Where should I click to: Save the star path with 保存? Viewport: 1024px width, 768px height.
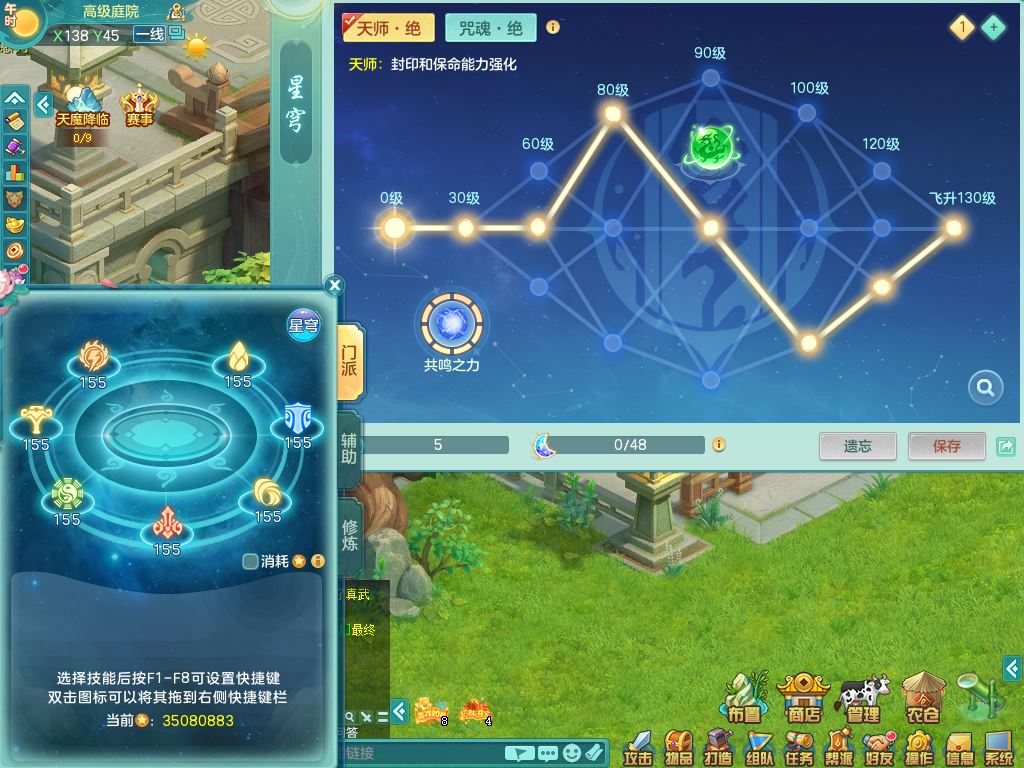tap(946, 446)
